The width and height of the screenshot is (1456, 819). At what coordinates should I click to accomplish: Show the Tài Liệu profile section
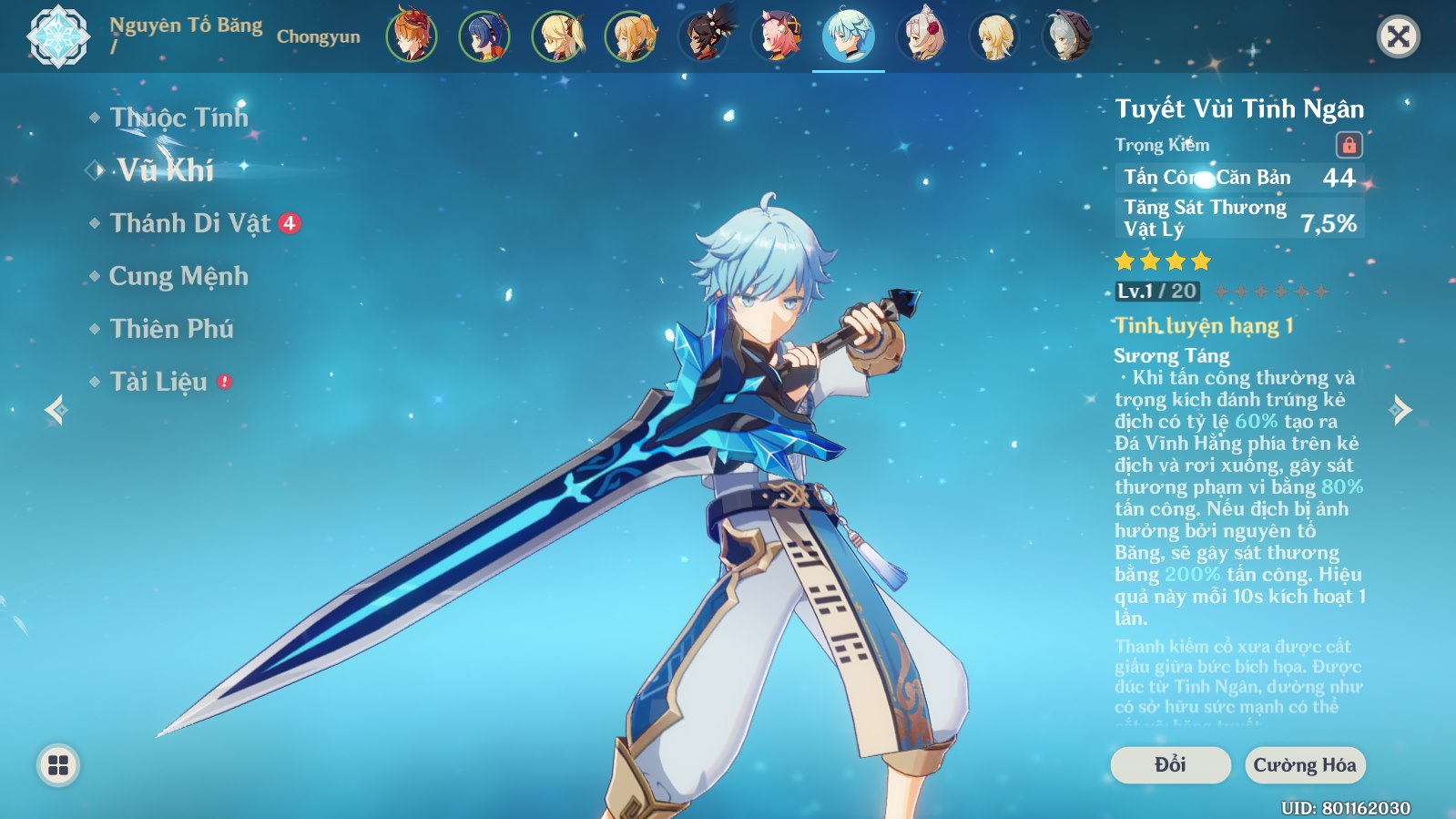[158, 382]
